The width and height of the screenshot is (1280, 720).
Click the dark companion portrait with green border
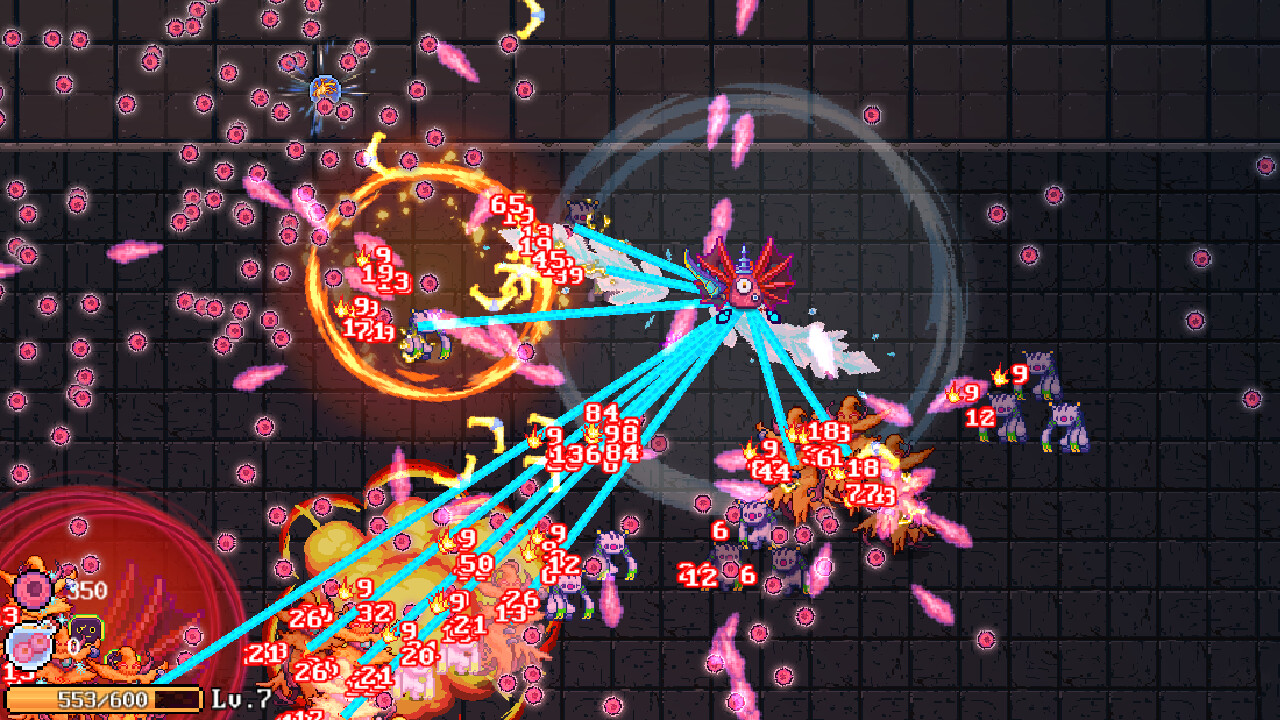coord(84,630)
